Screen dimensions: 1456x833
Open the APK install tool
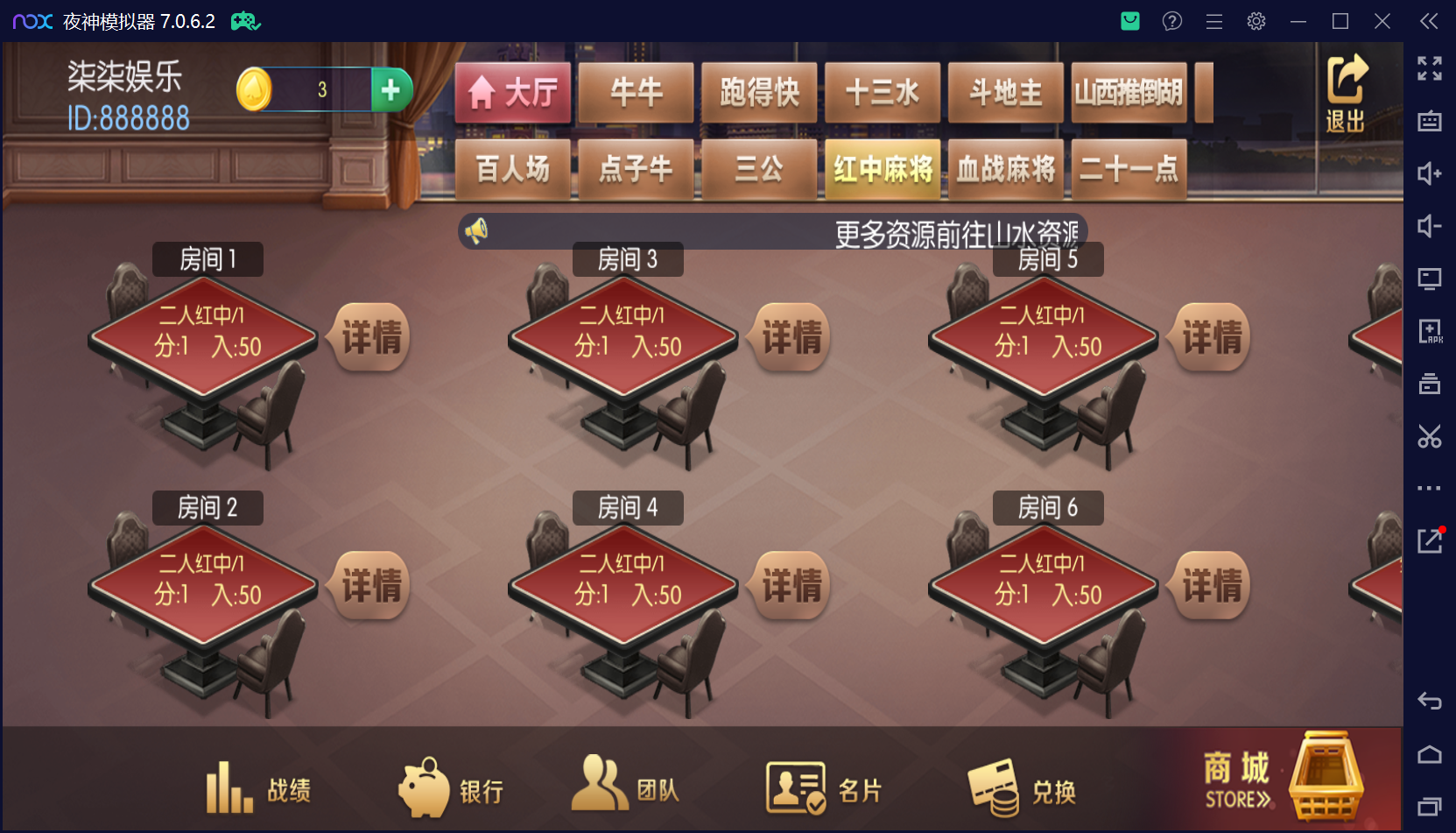(x=1430, y=332)
